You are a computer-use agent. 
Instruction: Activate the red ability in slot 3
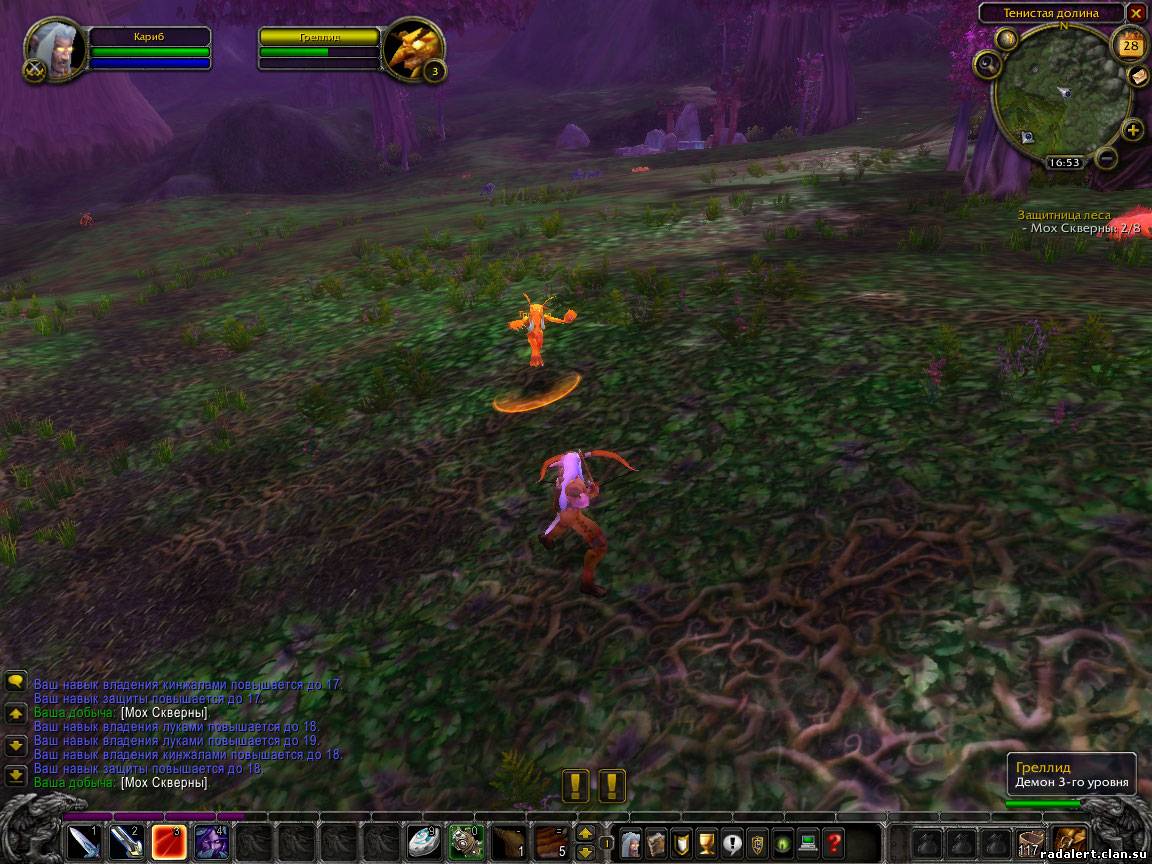point(168,842)
